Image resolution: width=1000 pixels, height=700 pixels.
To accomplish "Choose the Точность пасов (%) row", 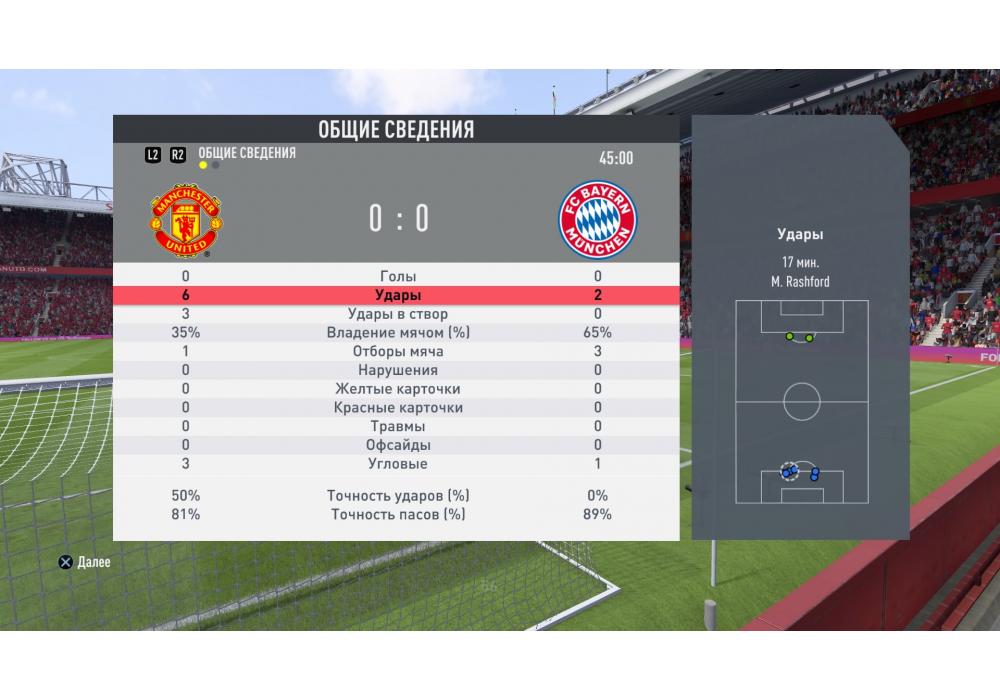I will pyautogui.click(x=398, y=515).
